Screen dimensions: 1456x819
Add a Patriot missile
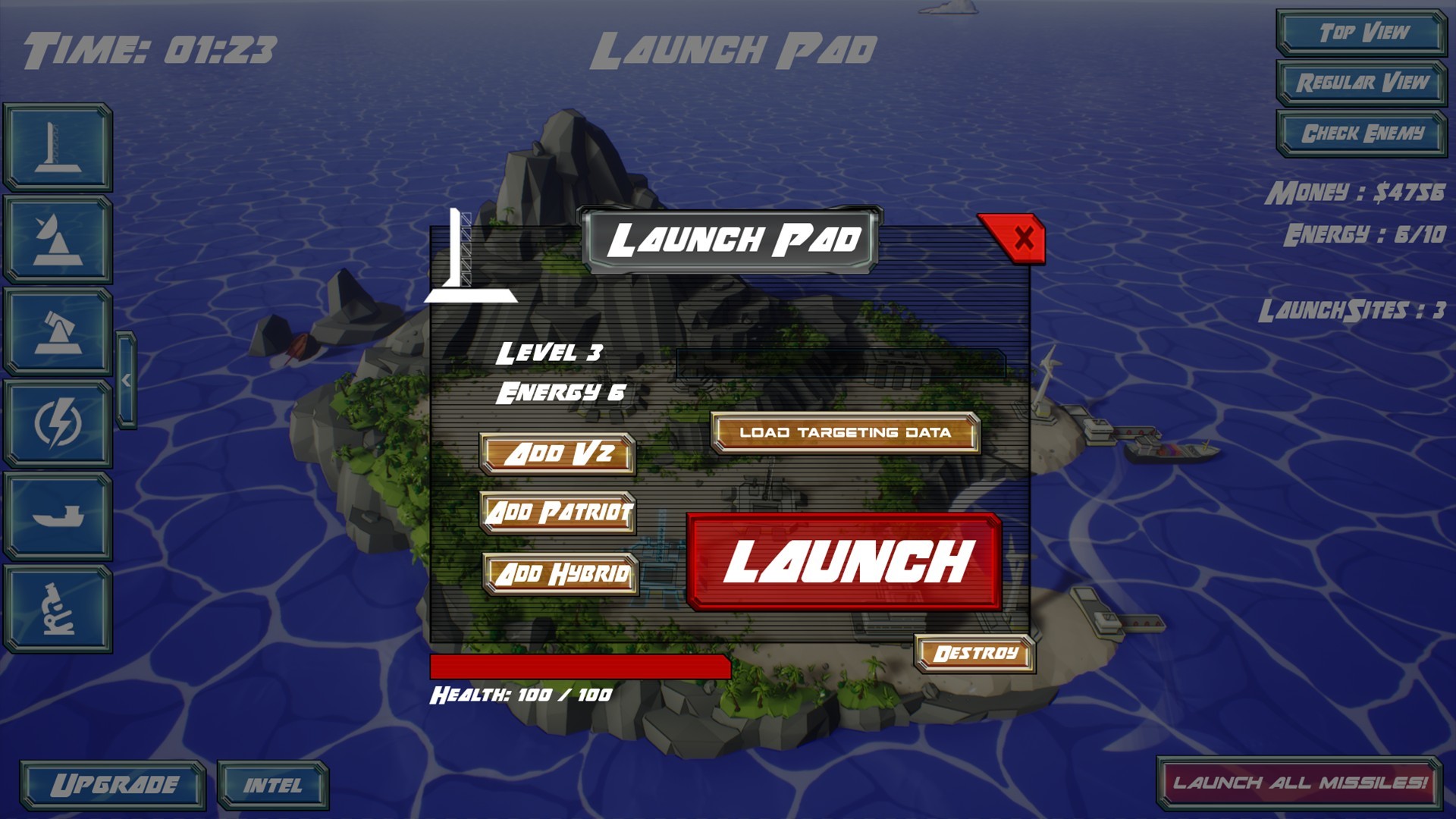coord(559,513)
